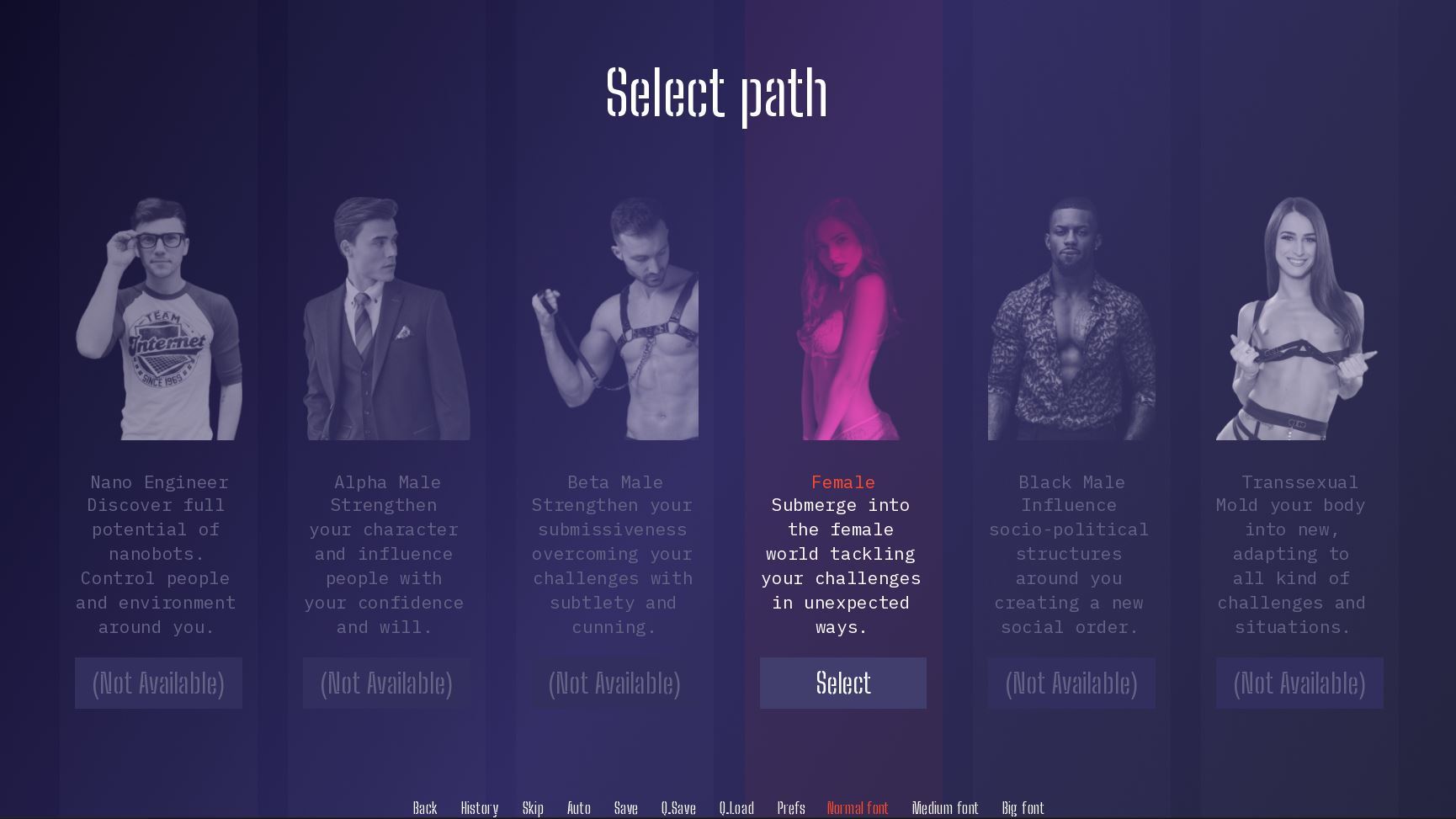The height and width of the screenshot is (819, 1456).
Task: Go Back using the bottom menu
Action: 425,808
